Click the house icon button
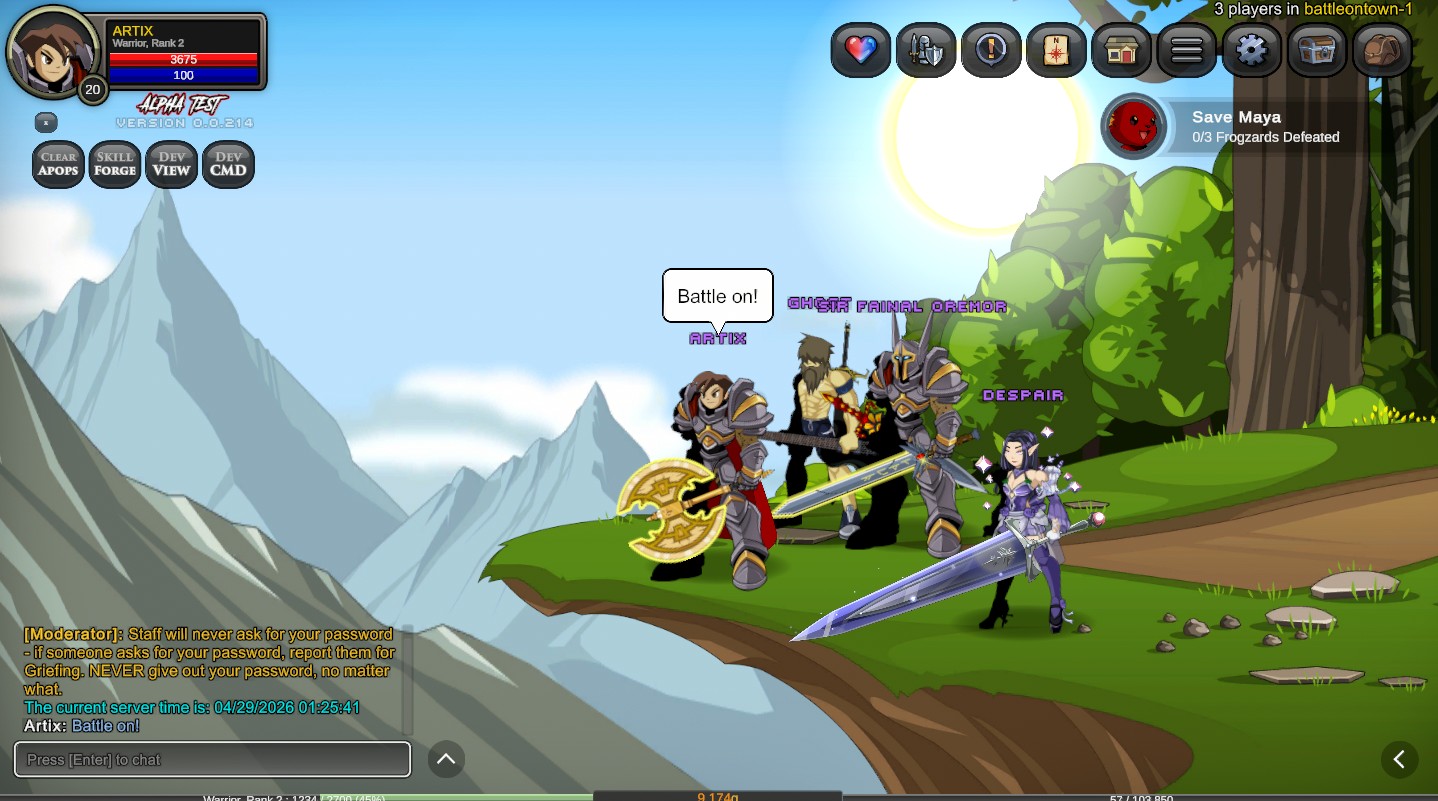Image resolution: width=1438 pixels, height=801 pixels. 1121,50
